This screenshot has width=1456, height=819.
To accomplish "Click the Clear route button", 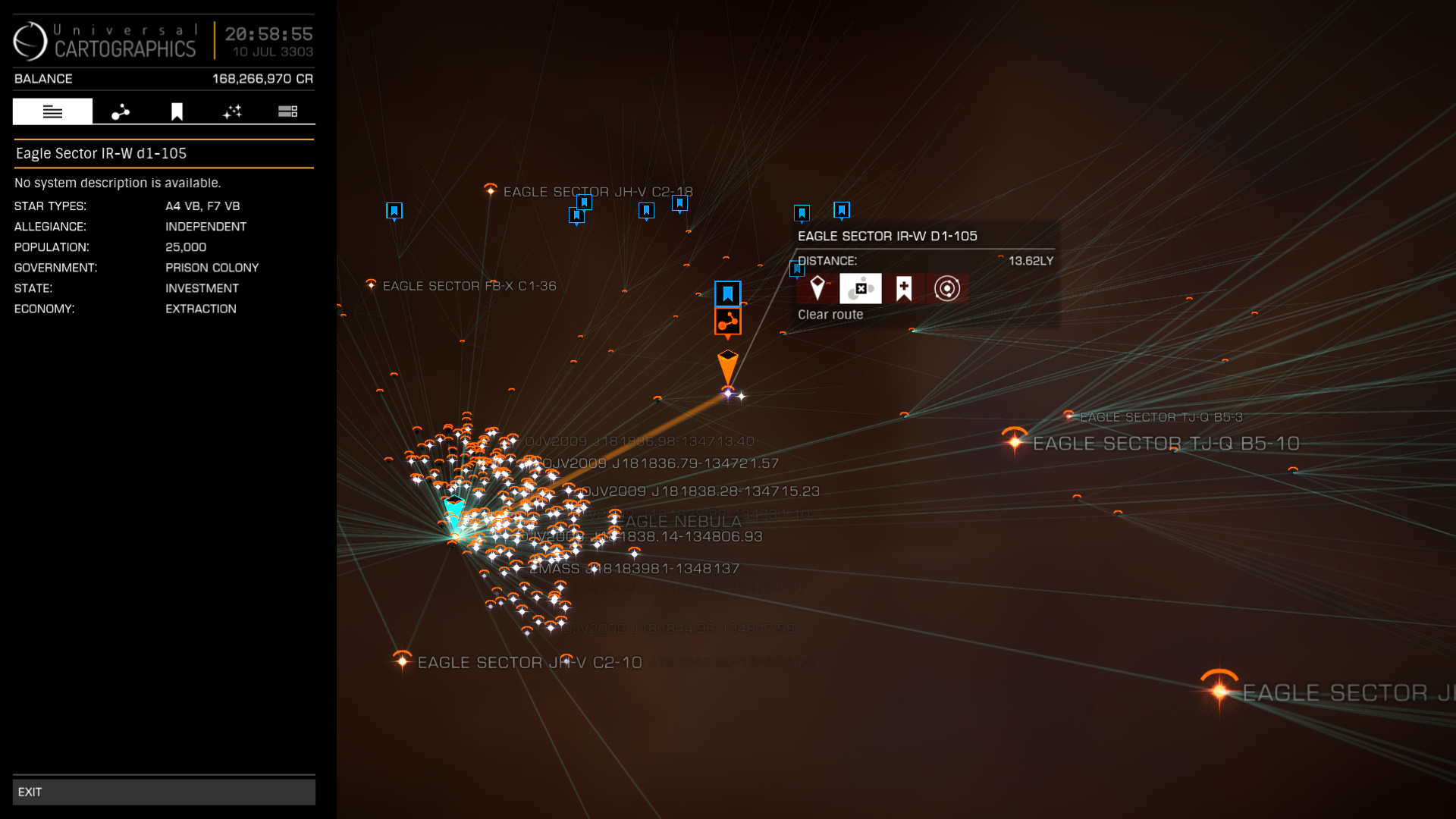I will [x=861, y=289].
